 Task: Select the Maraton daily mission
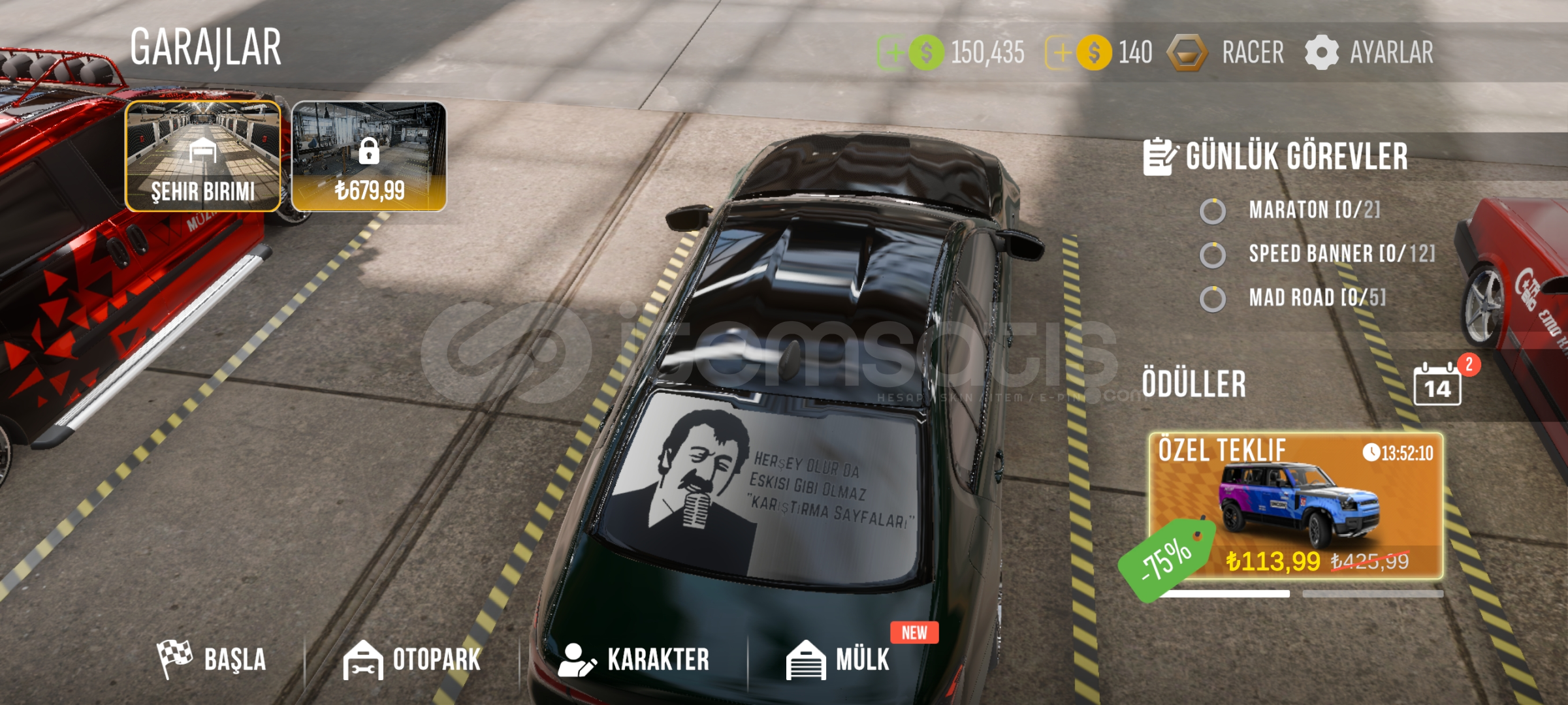tap(1313, 210)
